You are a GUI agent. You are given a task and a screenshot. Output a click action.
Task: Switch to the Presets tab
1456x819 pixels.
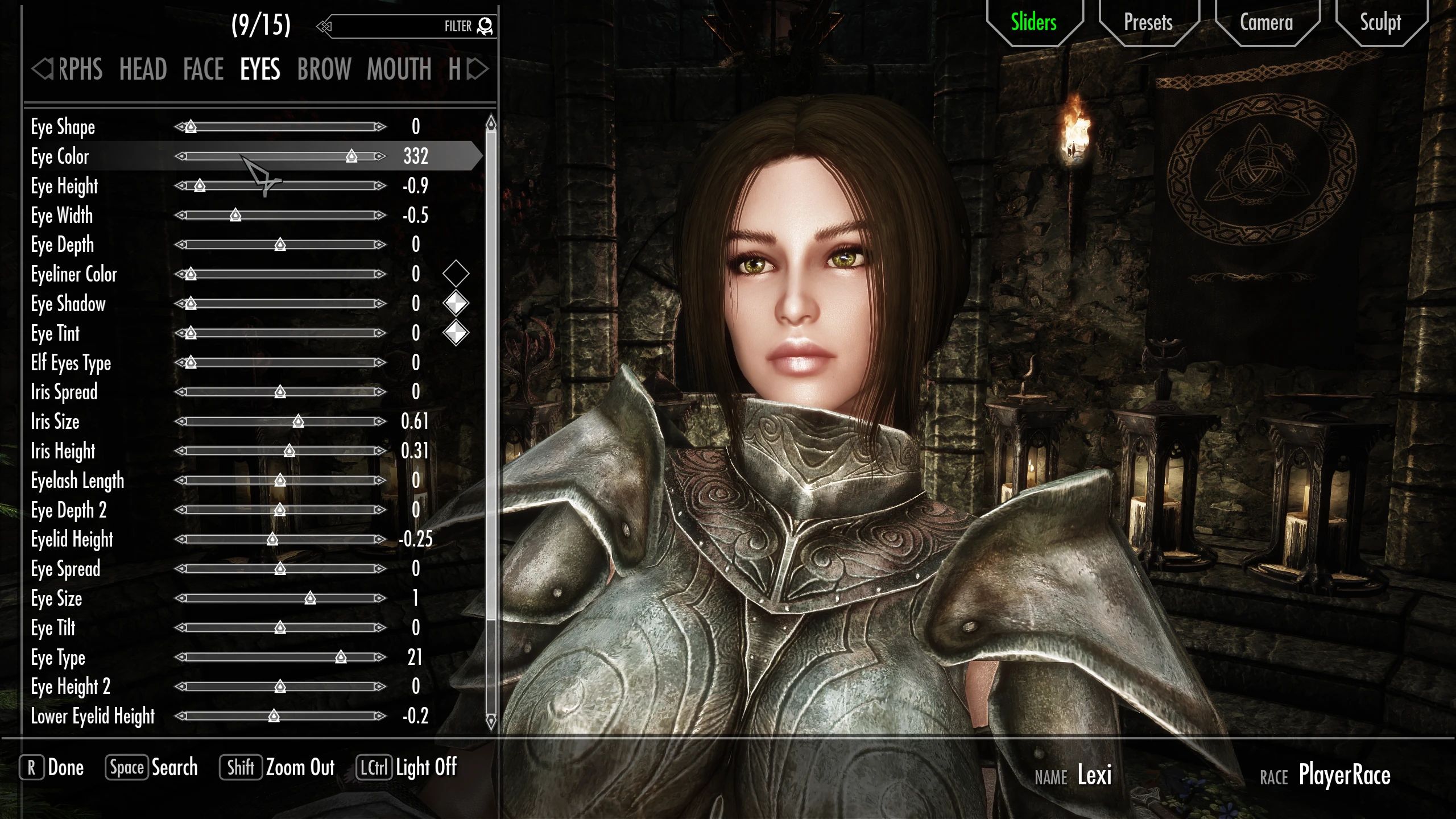click(1148, 23)
